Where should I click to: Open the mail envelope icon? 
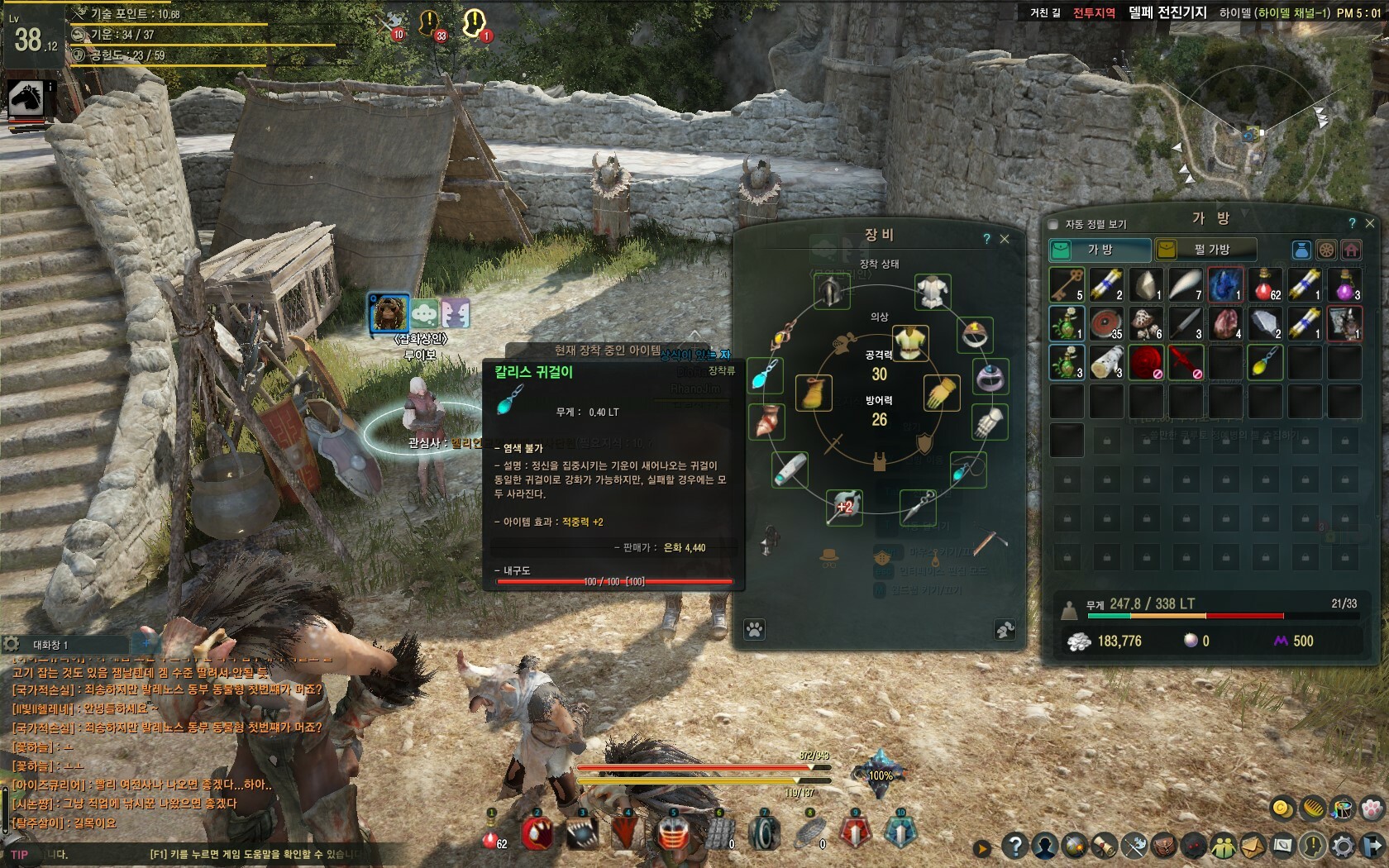(x=1252, y=846)
